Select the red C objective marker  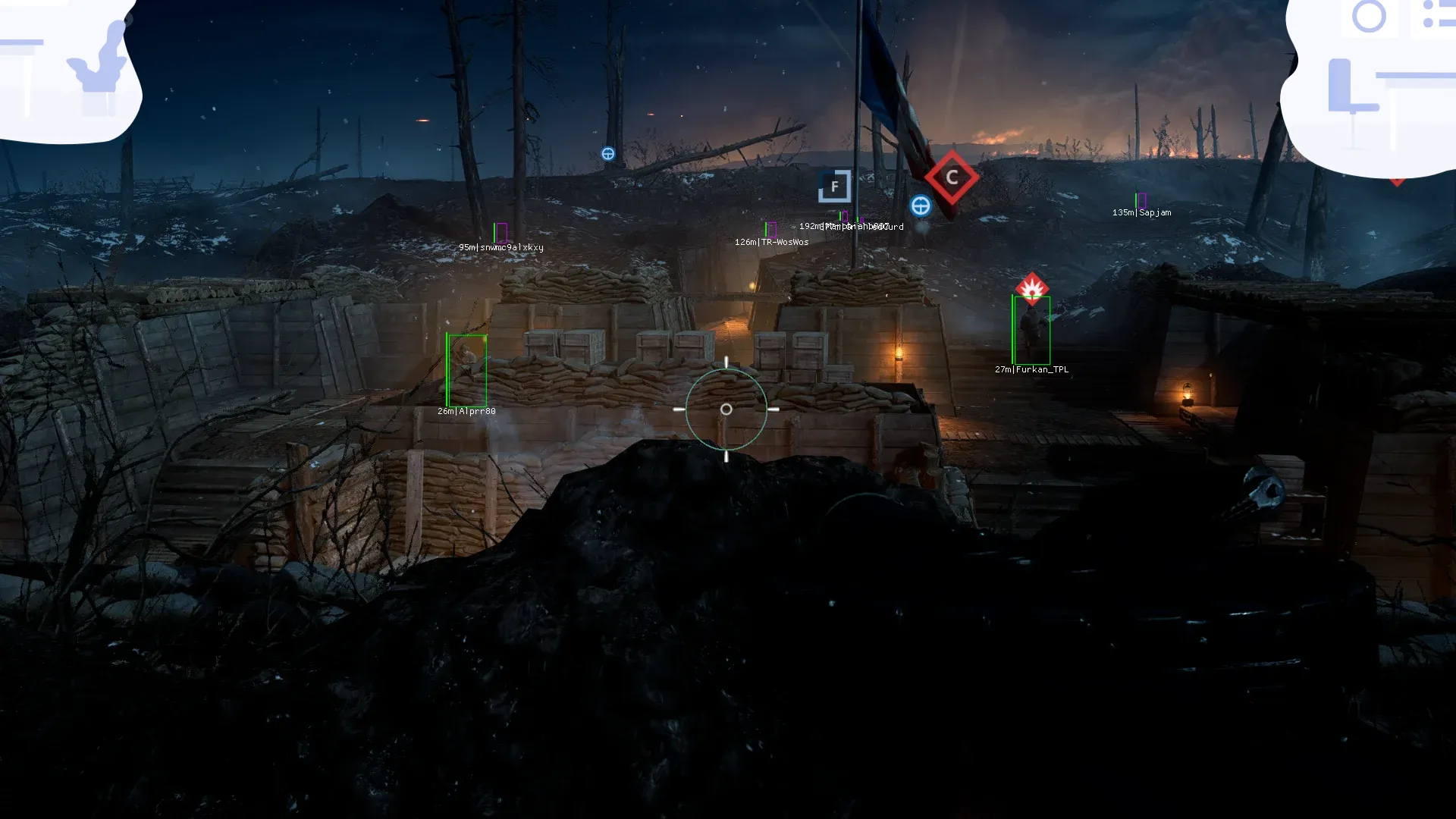pos(952,177)
